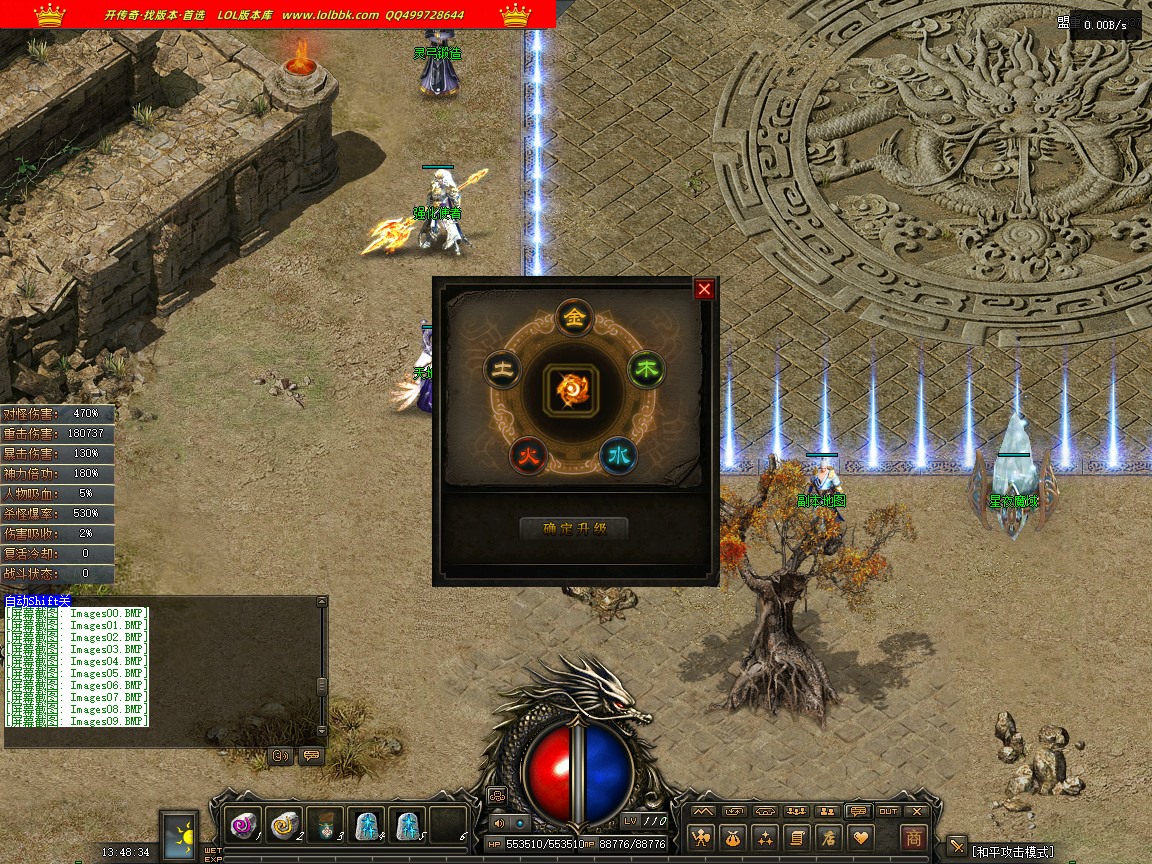The height and width of the screenshot is (864, 1152).
Task: Click the central flame emblem in the wheel
Action: tap(574, 388)
